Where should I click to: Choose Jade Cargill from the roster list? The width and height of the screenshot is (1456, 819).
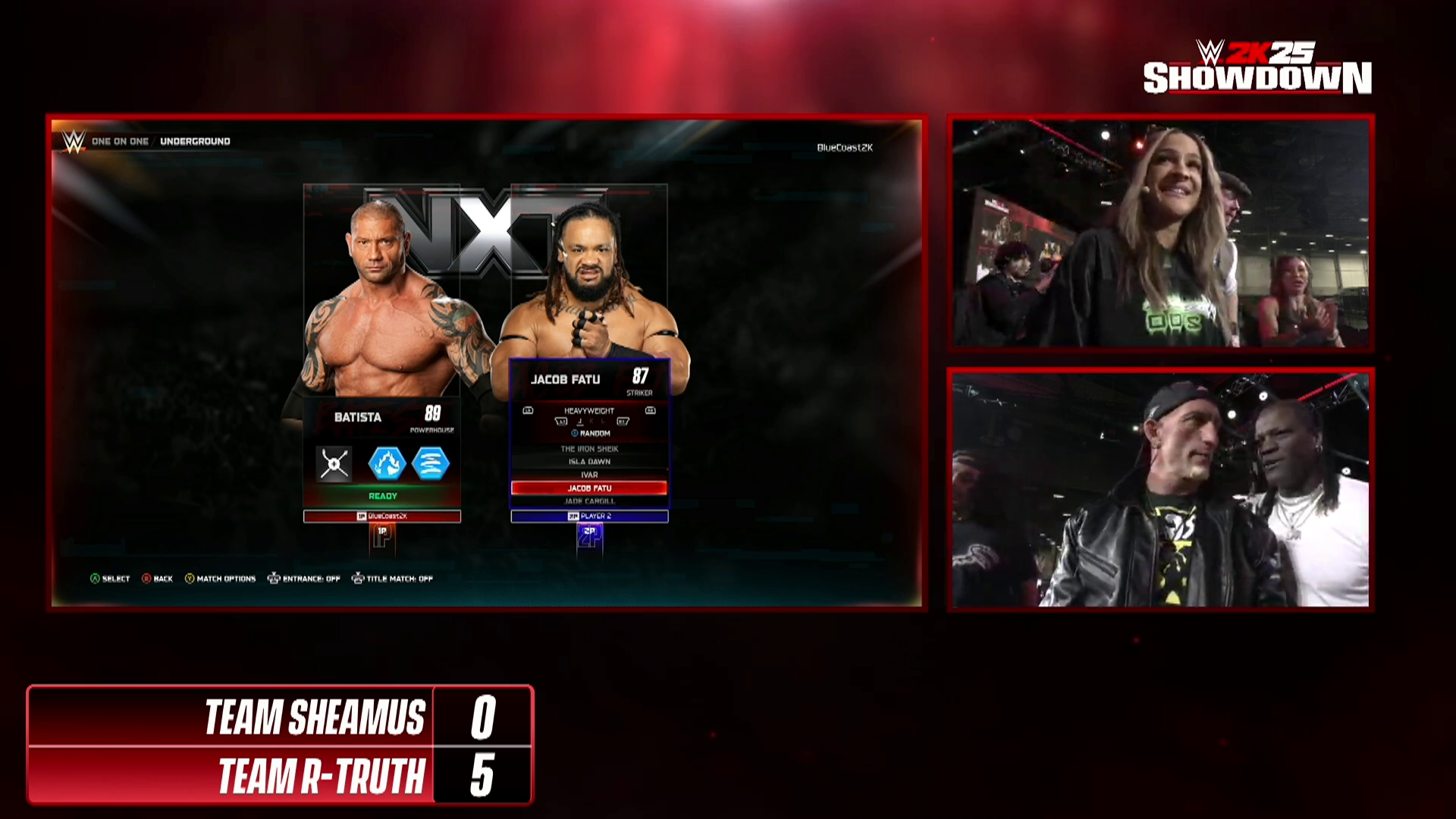589,501
